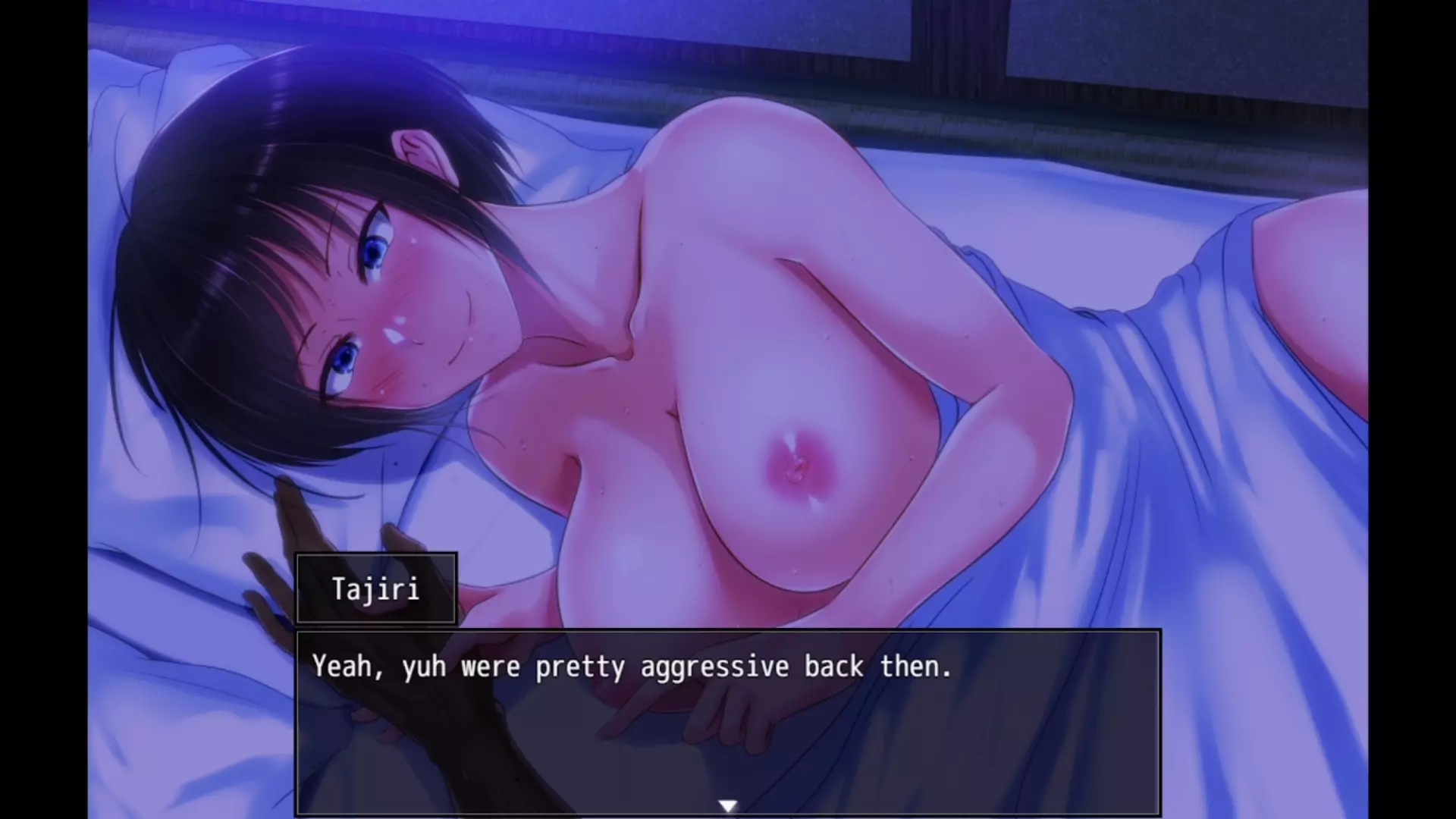
Task: Advance the dialogue by clicking the message window
Action: pyautogui.click(x=728, y=720)
